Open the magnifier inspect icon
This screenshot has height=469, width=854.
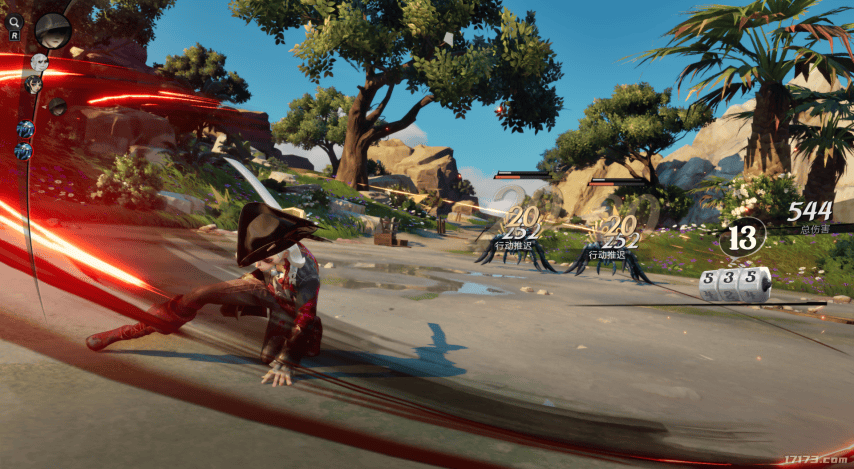[x=15, y=20]
